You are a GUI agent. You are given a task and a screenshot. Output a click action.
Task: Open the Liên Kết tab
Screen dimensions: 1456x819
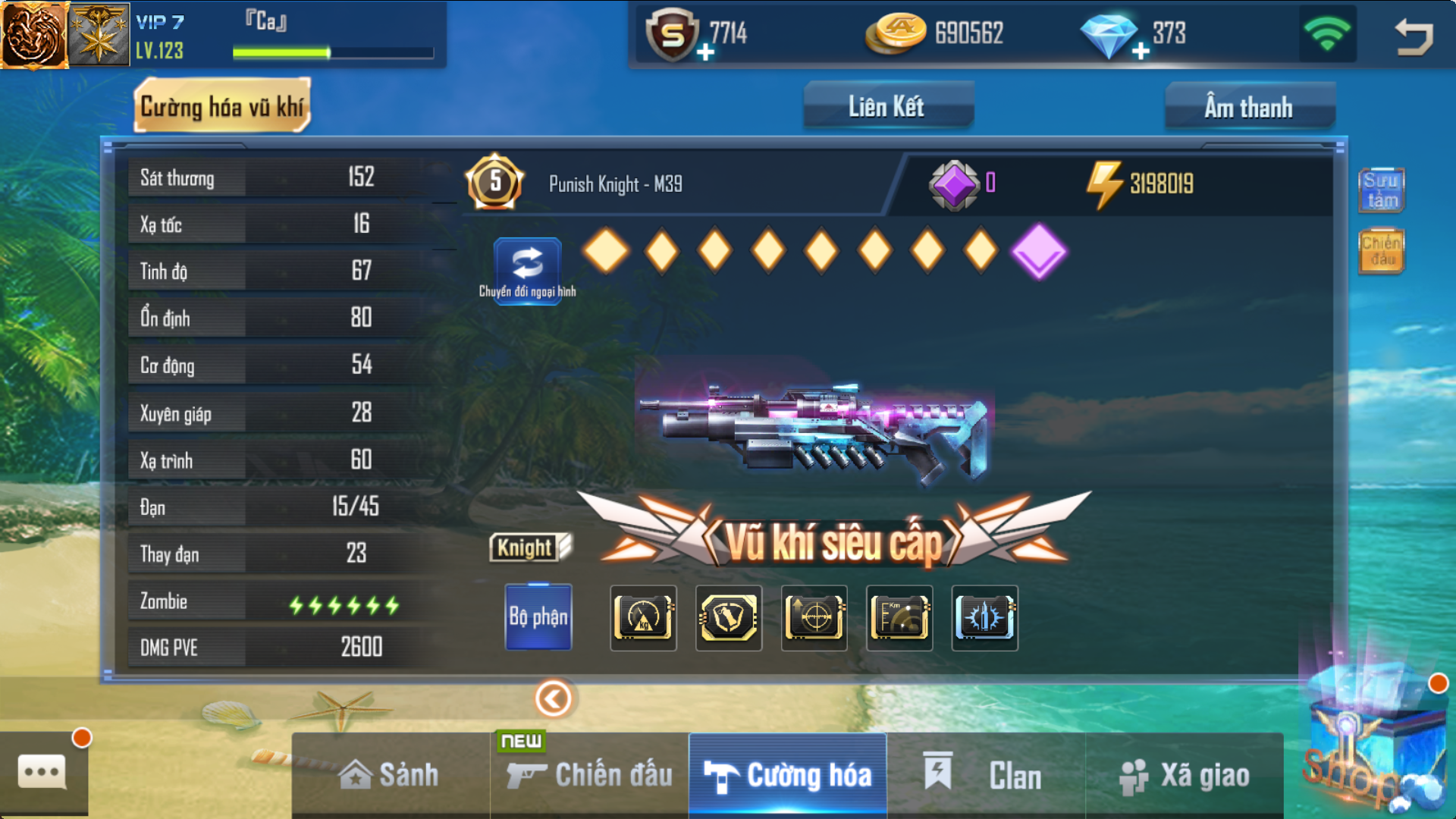(887, 107)
